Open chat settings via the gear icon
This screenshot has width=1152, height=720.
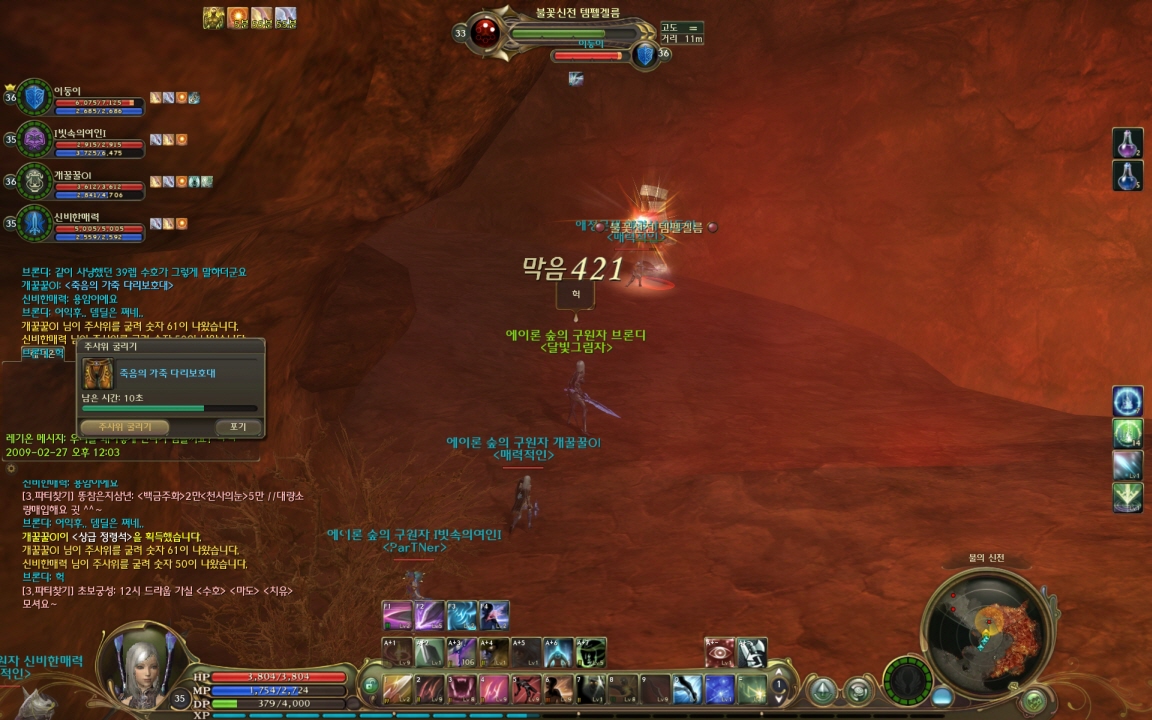click(11, 468)
